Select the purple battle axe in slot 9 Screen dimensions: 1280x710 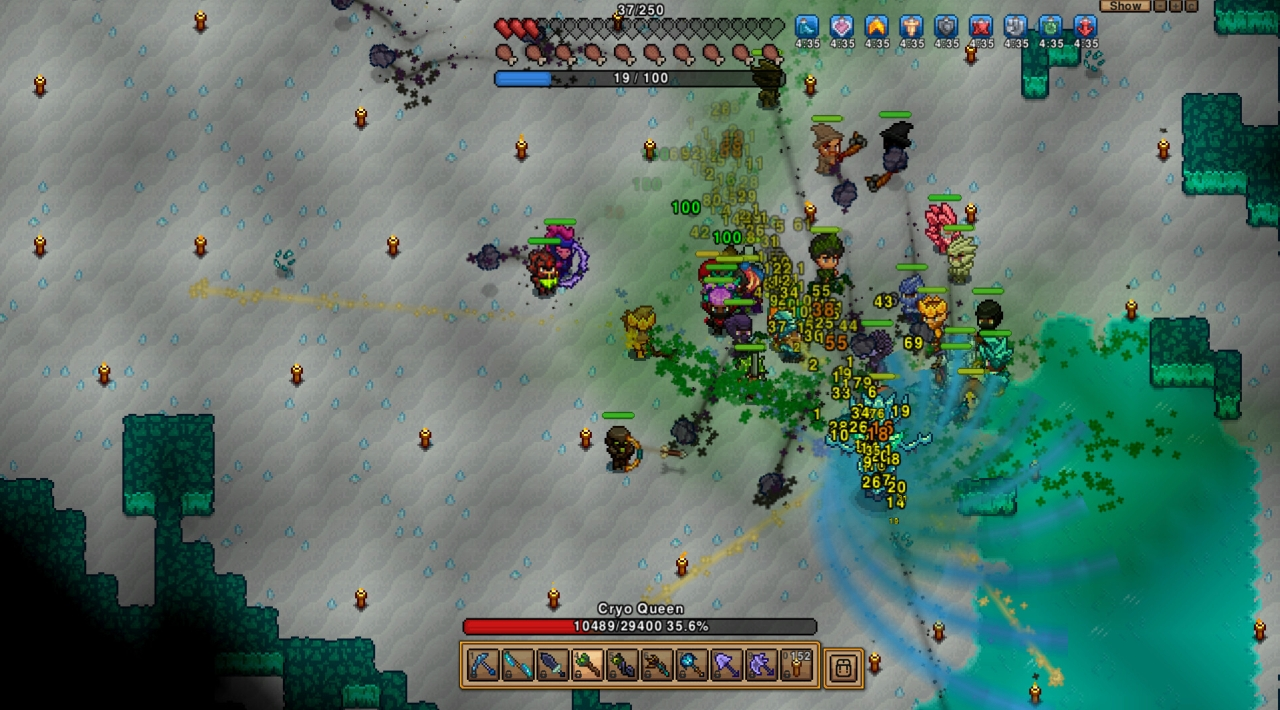762,666
